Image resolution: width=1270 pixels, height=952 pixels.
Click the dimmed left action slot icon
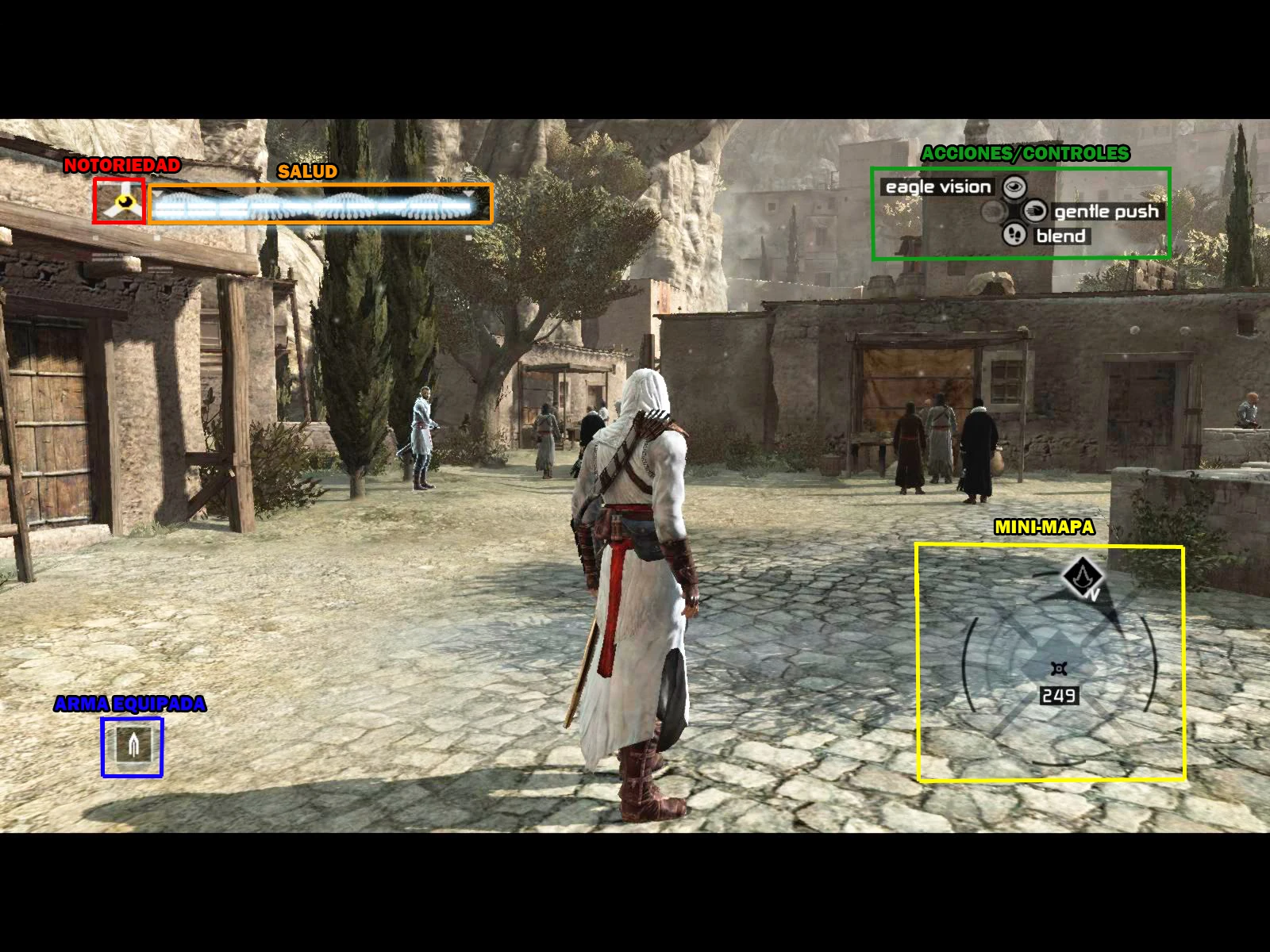[x=992, y=212]
